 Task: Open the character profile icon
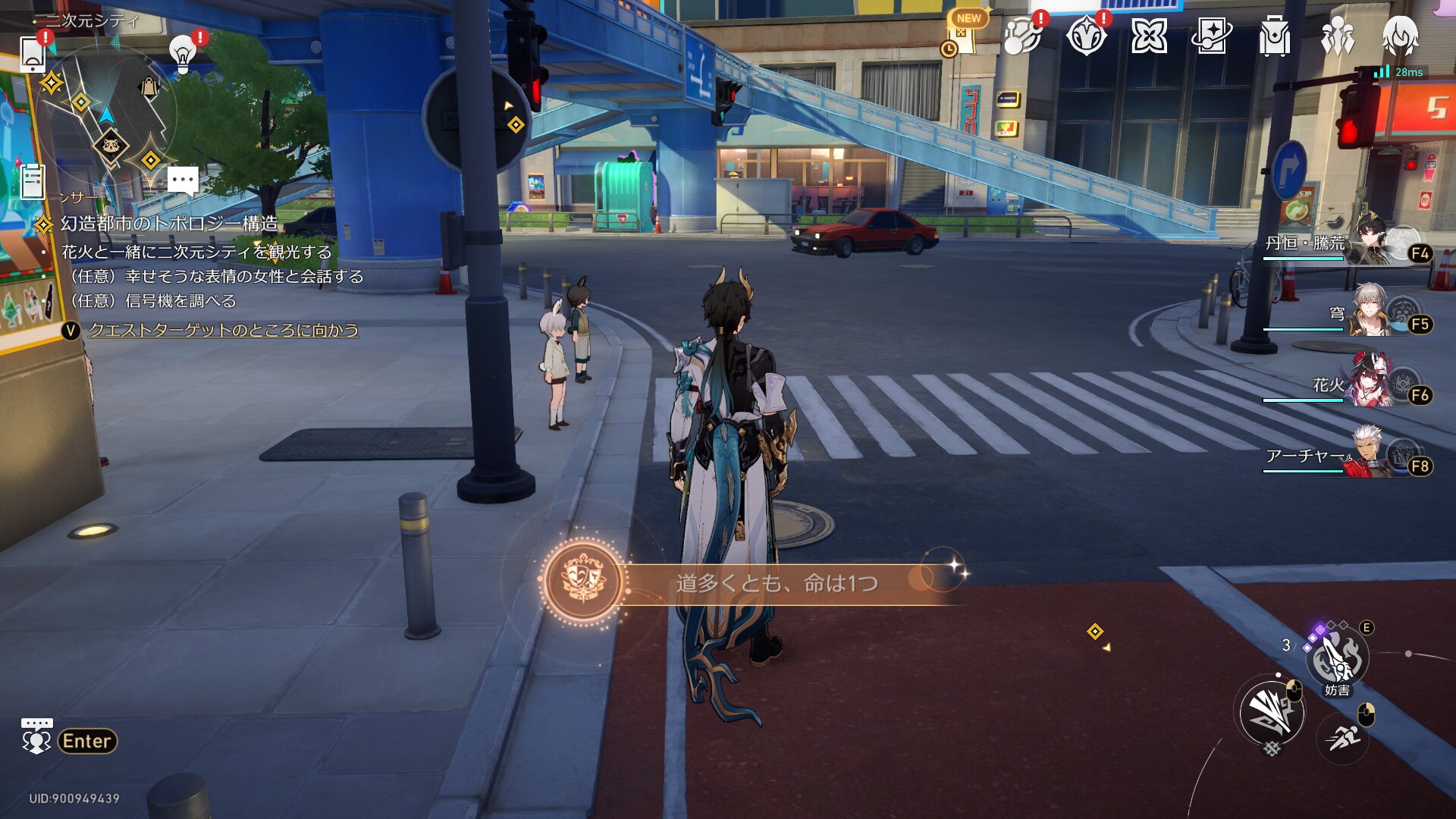pos(1400,36)
